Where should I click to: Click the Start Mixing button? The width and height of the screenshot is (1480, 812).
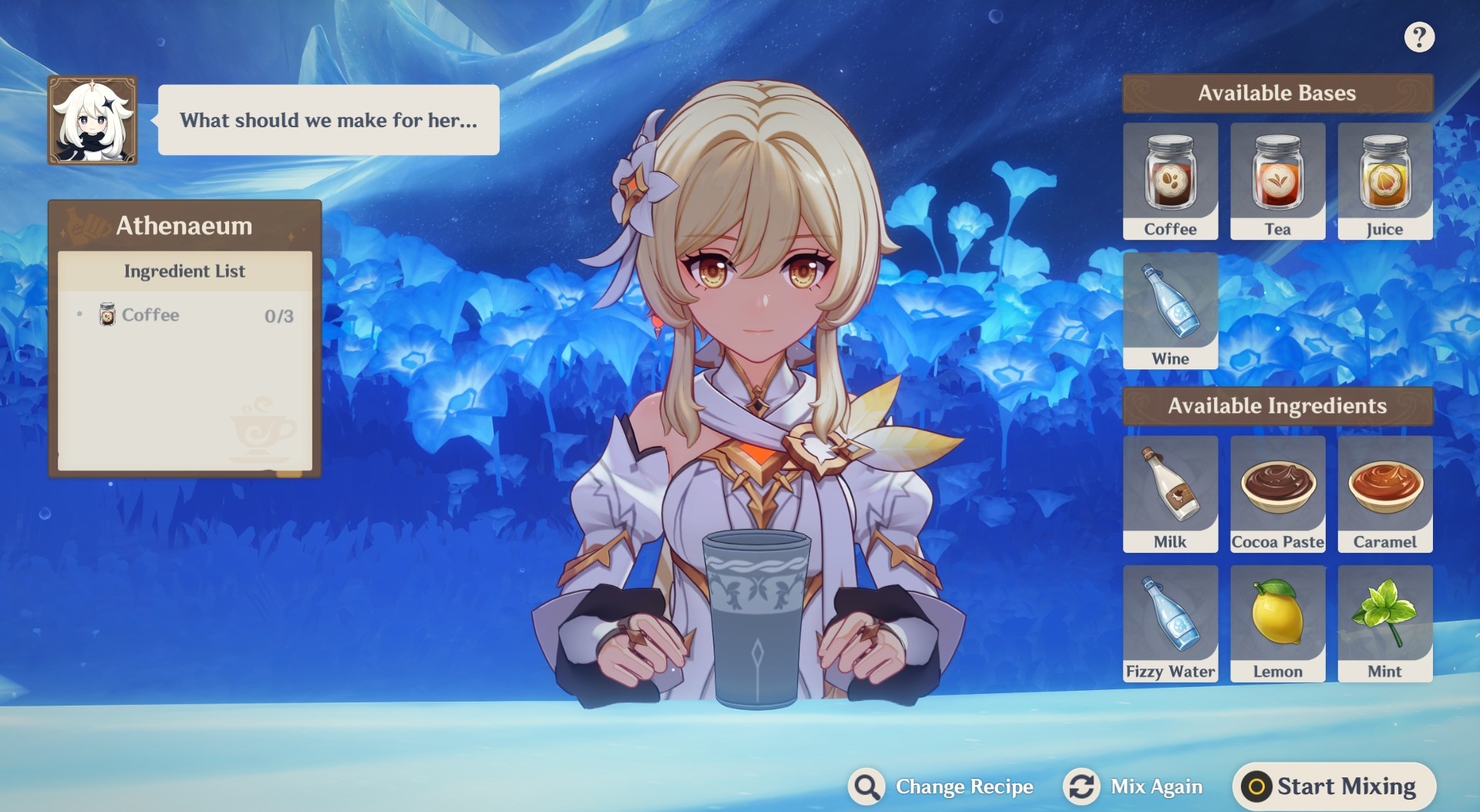[1334, 787]
